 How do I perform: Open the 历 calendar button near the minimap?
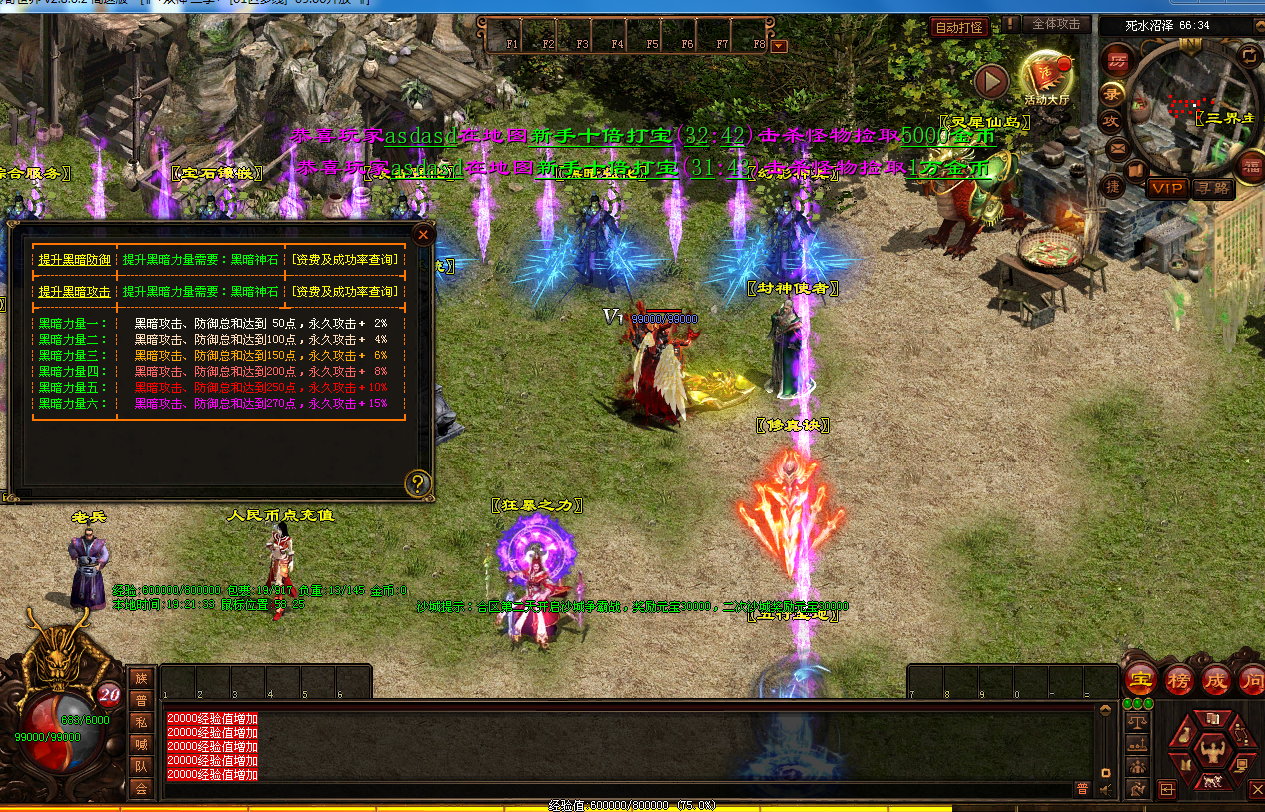click(1117, 60)
